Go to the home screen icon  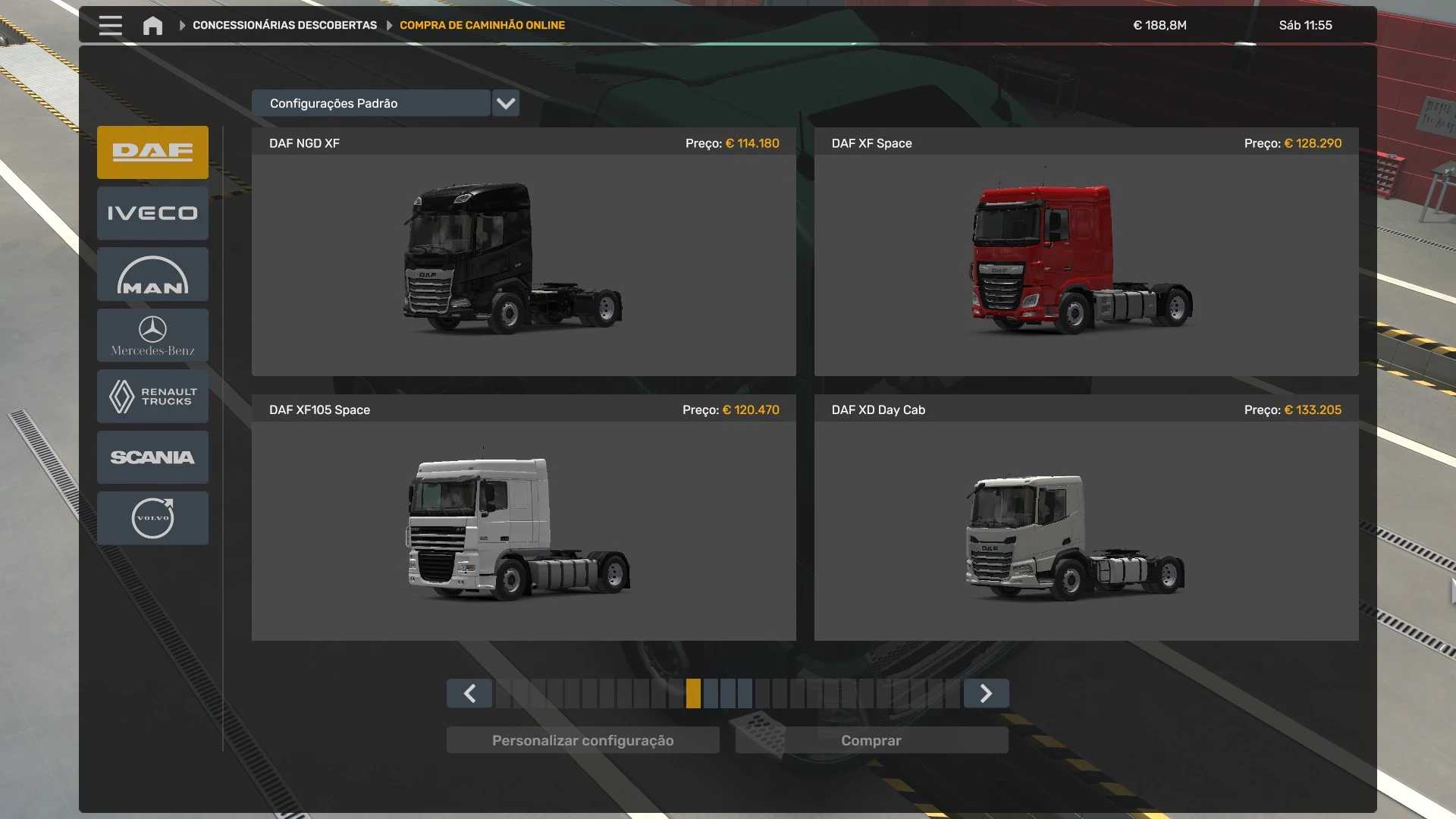point(152,26)
